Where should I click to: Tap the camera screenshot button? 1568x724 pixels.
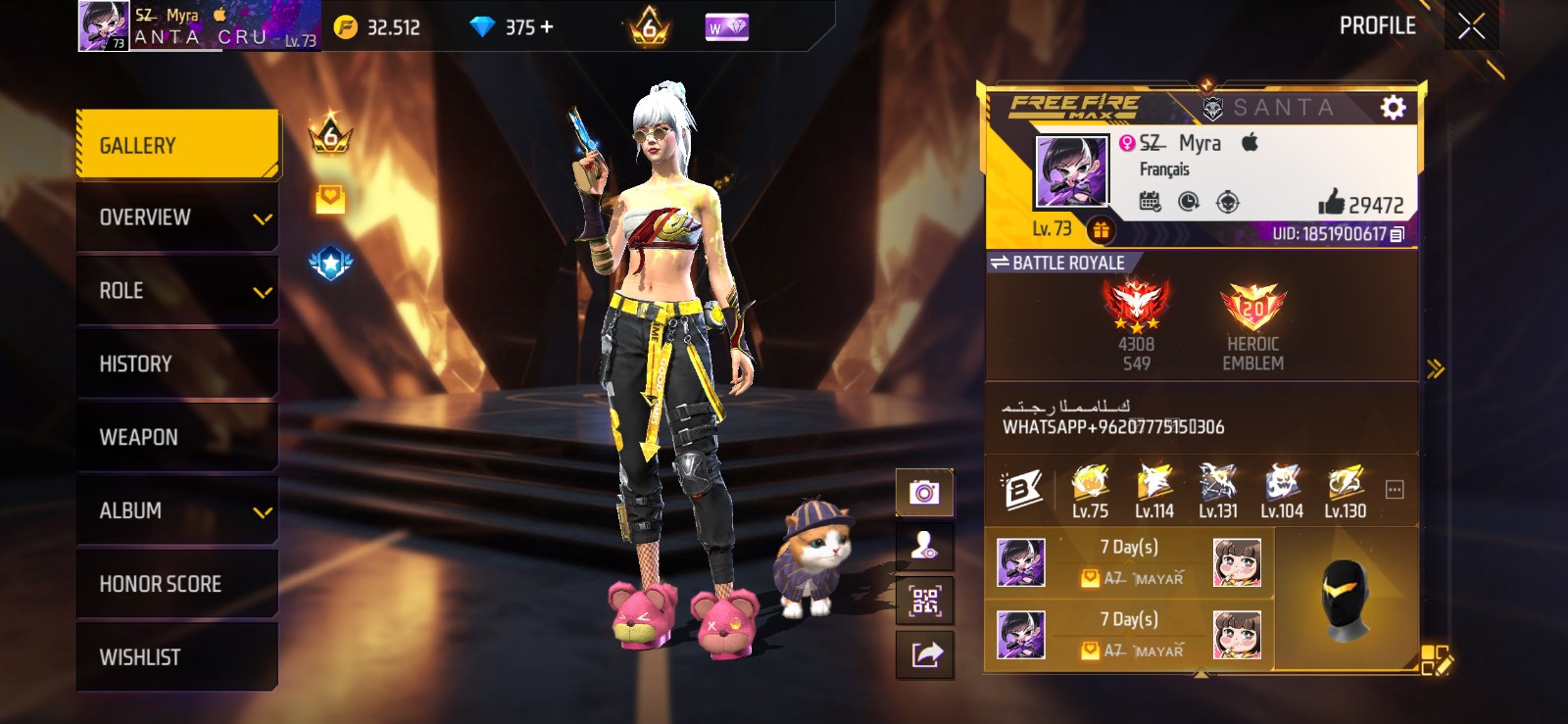(x=924, y=492)
